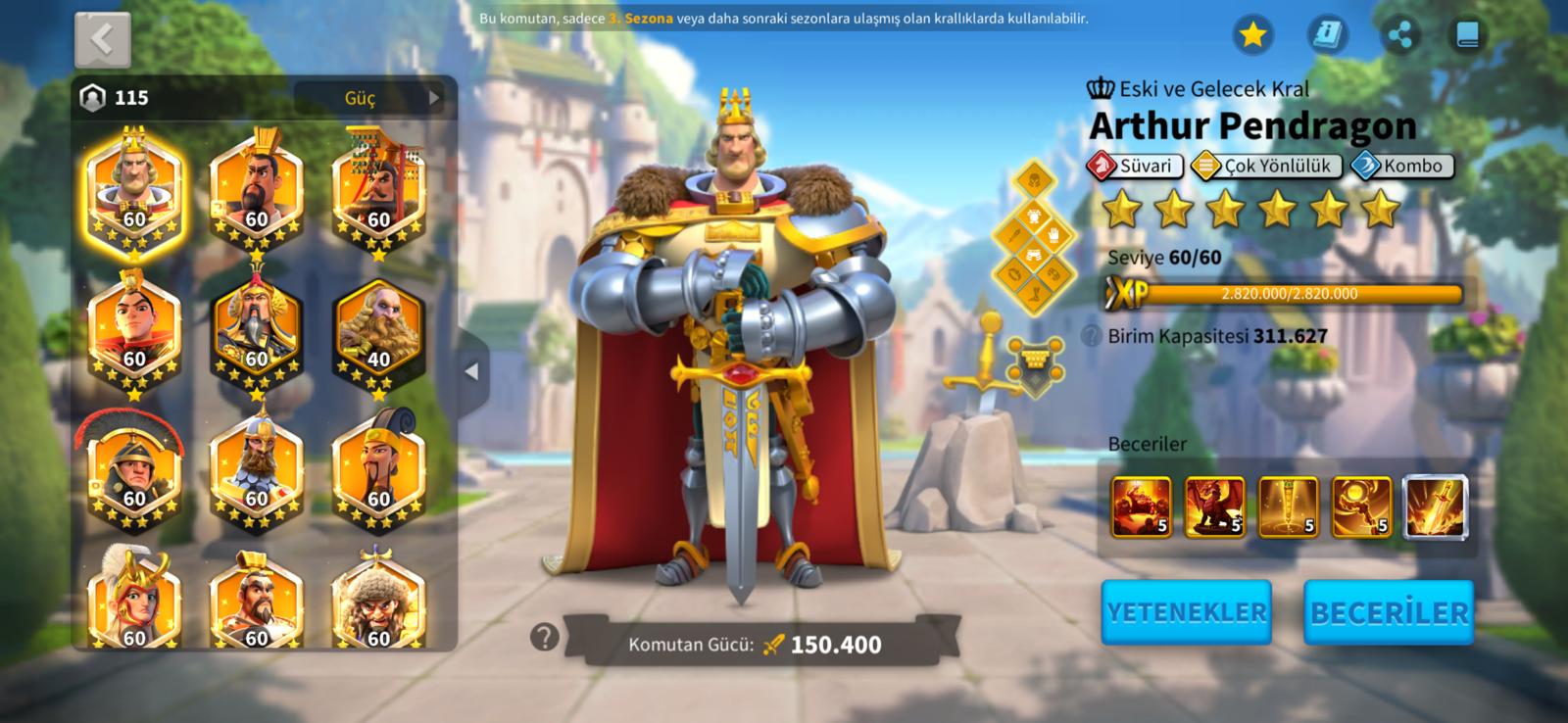Go back using the arrow button
The height and width of the screenshot is (723, 1568).
(102, 40)
